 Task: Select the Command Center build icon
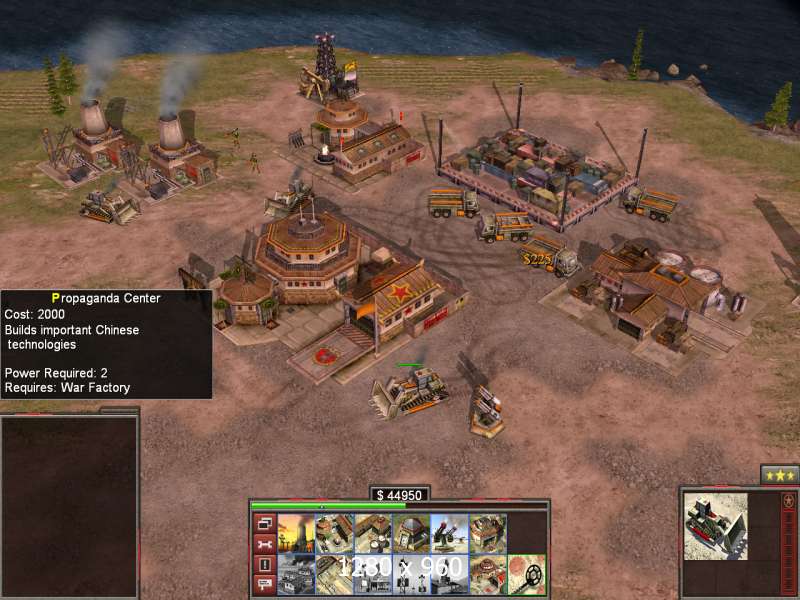[x=296, y=573]
